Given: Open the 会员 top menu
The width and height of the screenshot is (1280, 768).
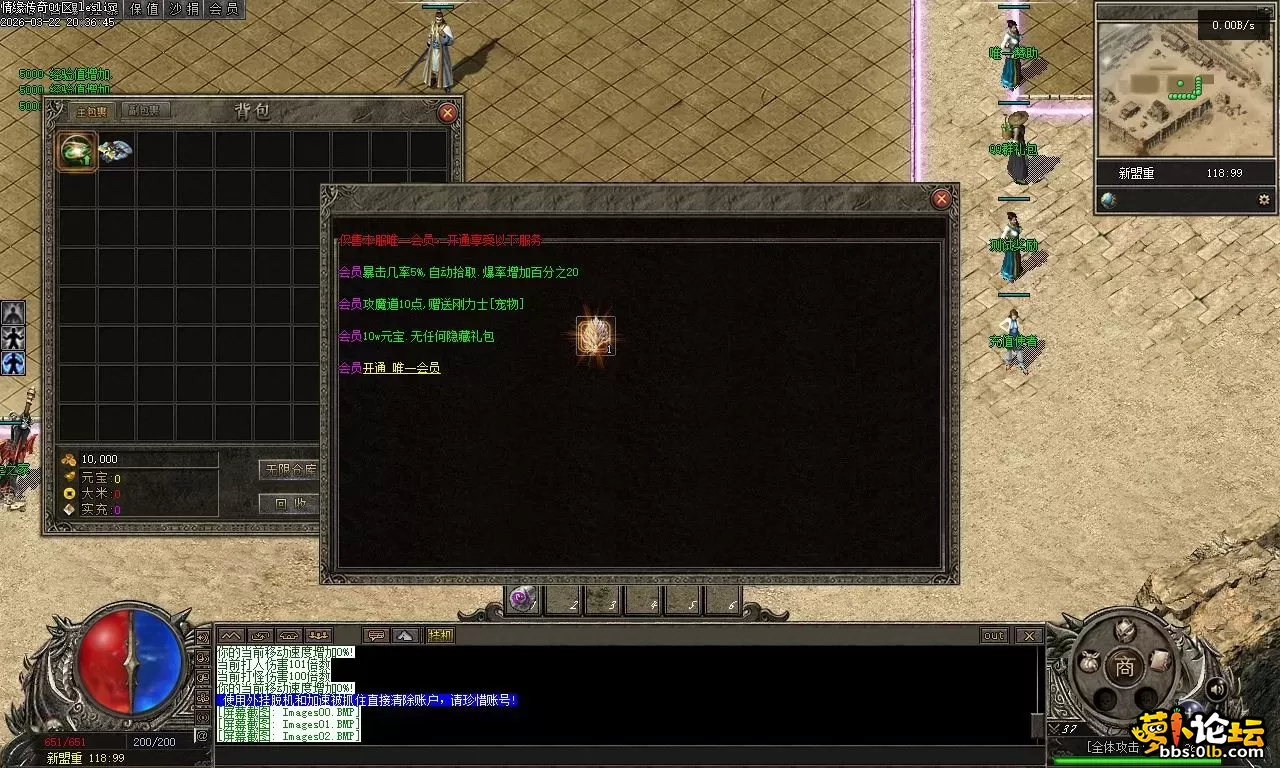Looking at the screenshot, I should click(224, 9).
